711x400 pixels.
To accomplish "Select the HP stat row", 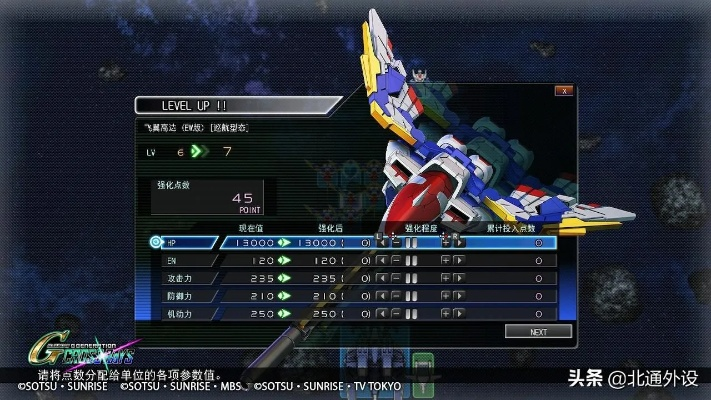I will (188, 242).
